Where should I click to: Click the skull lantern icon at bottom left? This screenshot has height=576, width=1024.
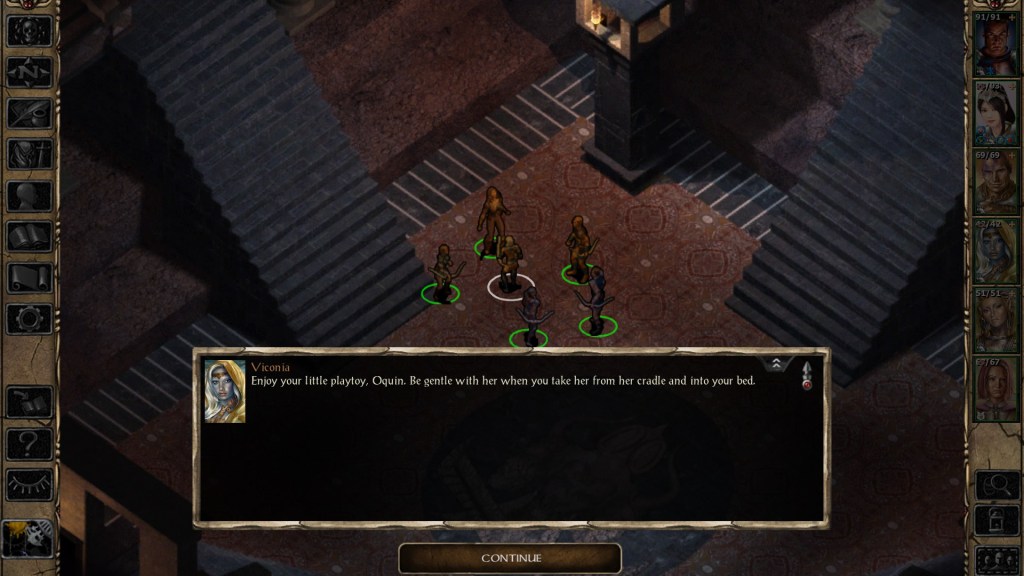28,539
